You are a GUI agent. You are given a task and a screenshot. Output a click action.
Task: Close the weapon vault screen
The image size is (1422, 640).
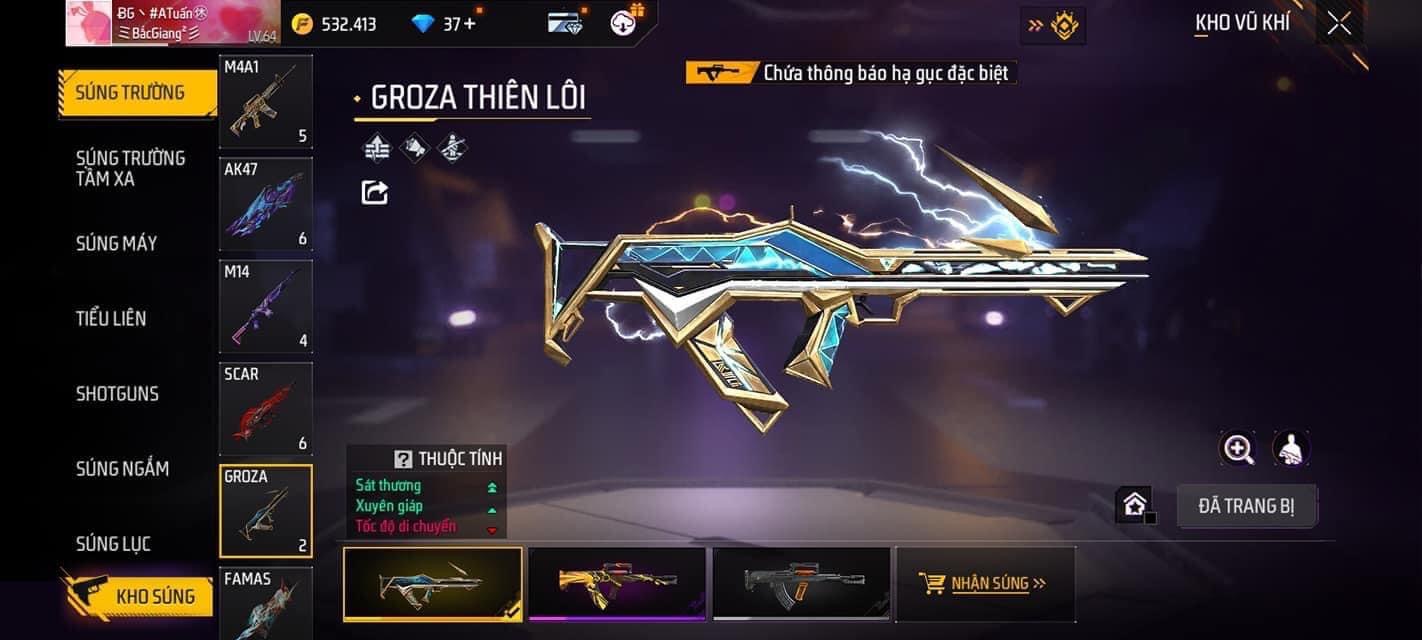tap(1339, 24)
